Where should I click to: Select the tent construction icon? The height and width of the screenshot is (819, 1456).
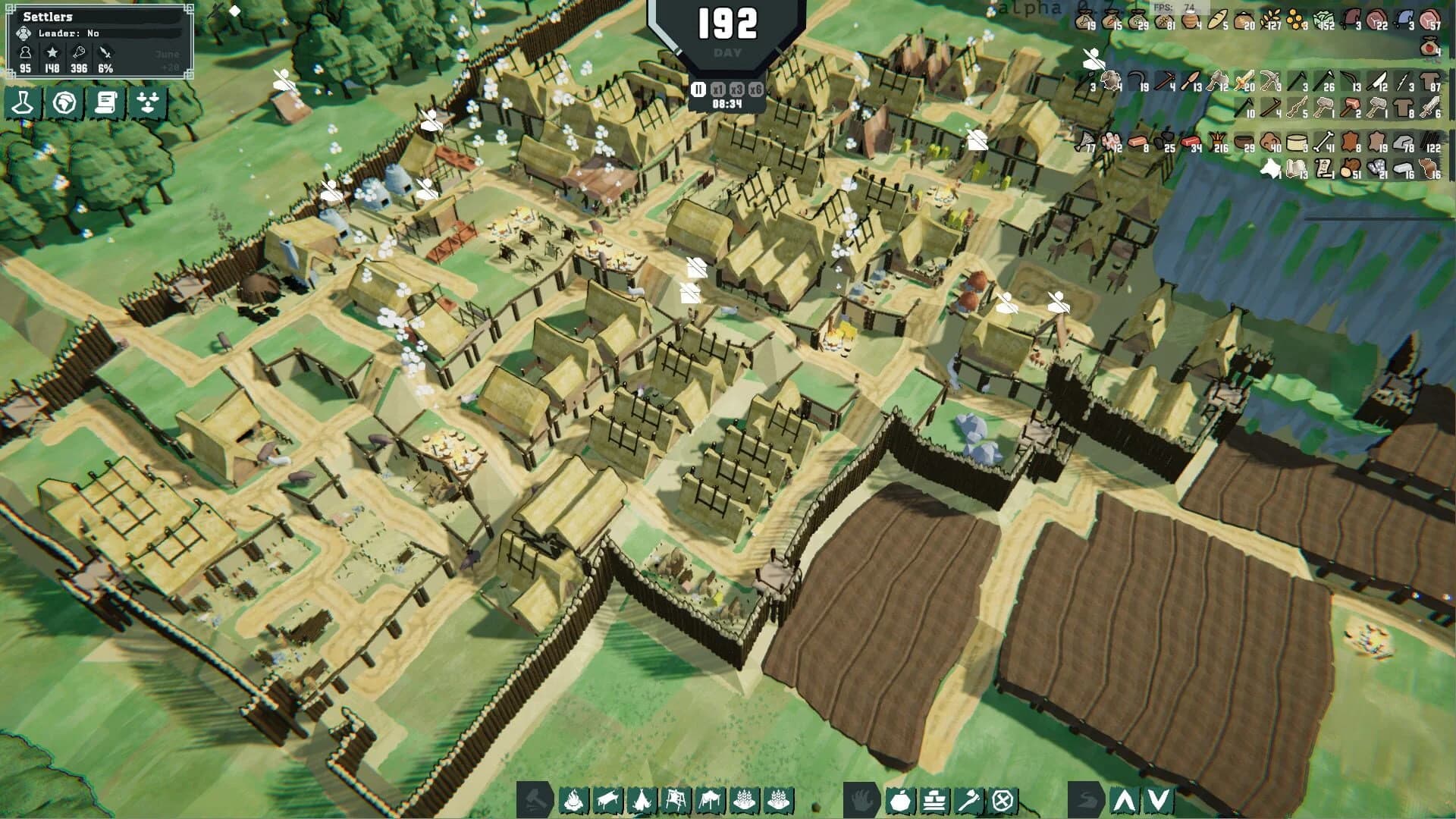click(x=642, y=800)
